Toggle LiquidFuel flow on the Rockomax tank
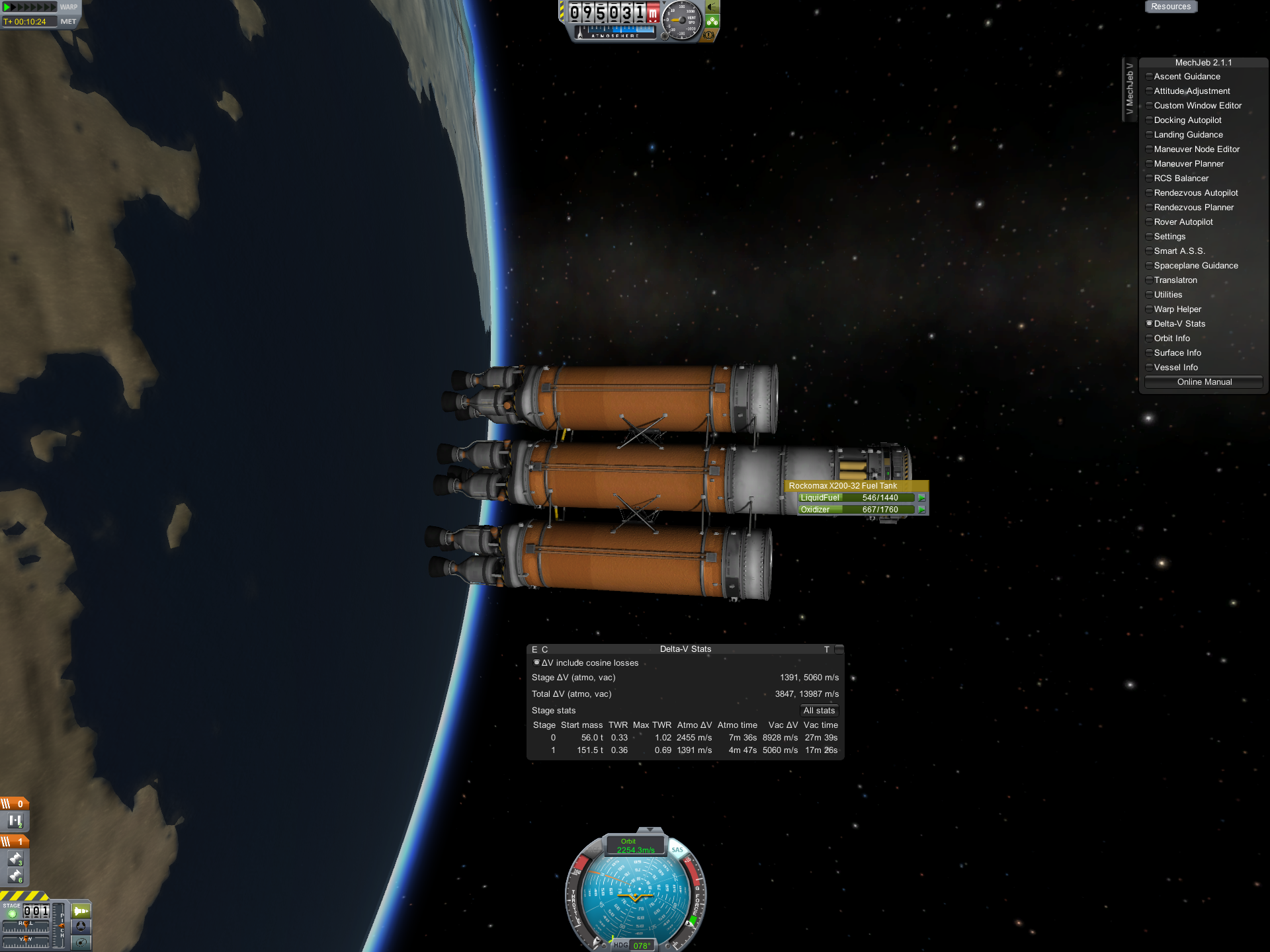 pos(921,498)
